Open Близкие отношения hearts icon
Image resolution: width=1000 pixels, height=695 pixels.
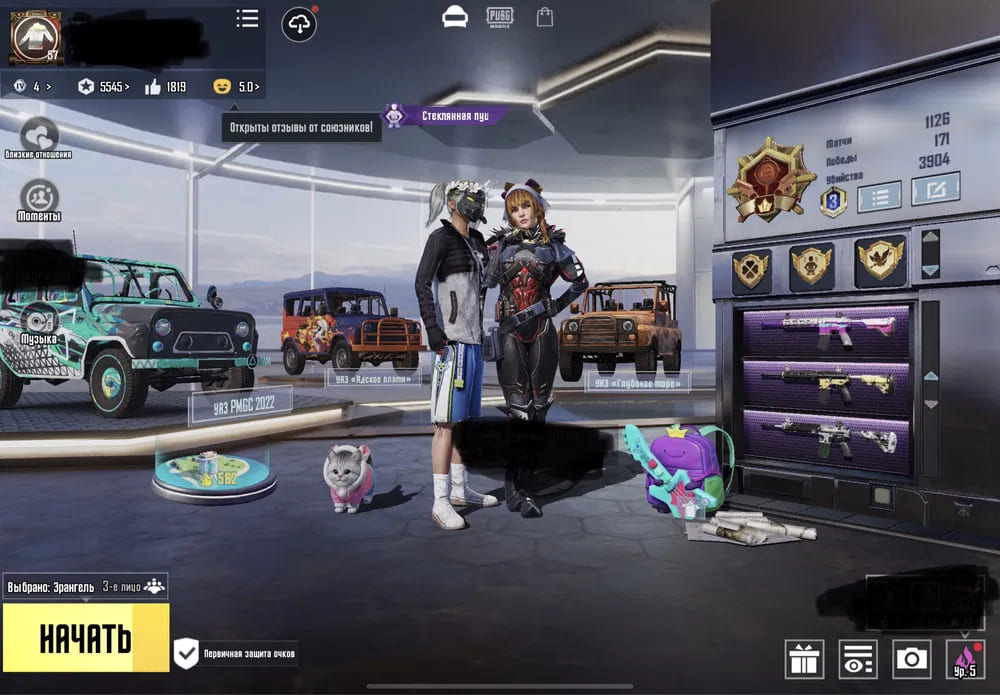(x=39, y=135)
